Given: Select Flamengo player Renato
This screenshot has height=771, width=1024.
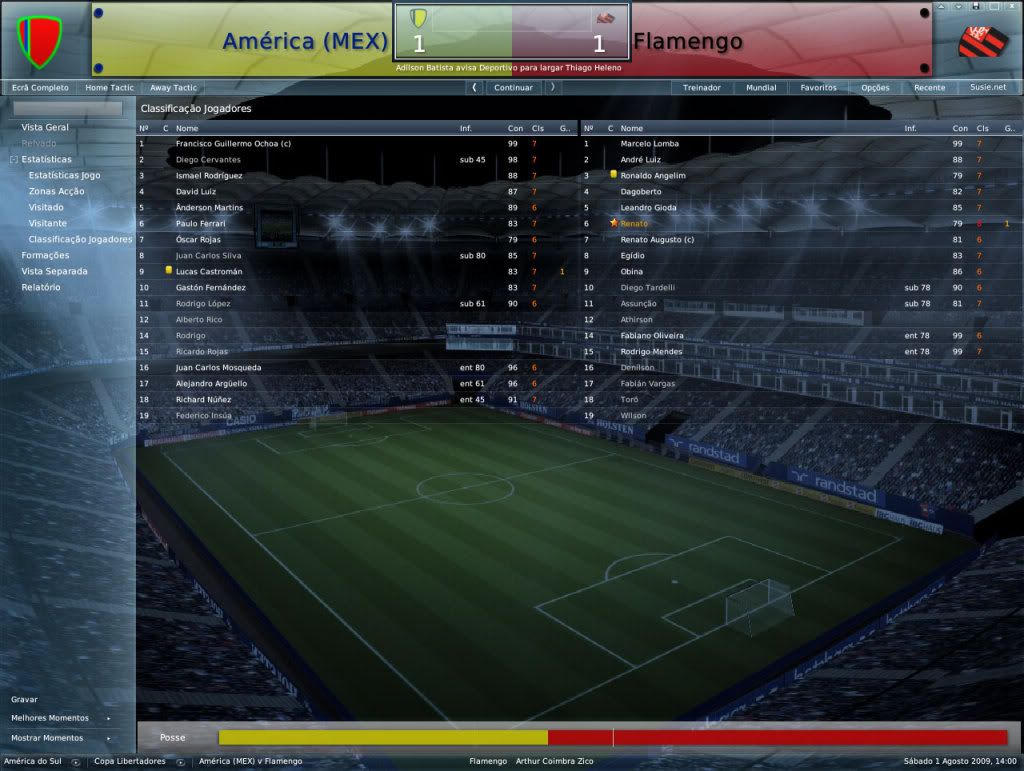Looking at the screenshot, I should (633, 223).
